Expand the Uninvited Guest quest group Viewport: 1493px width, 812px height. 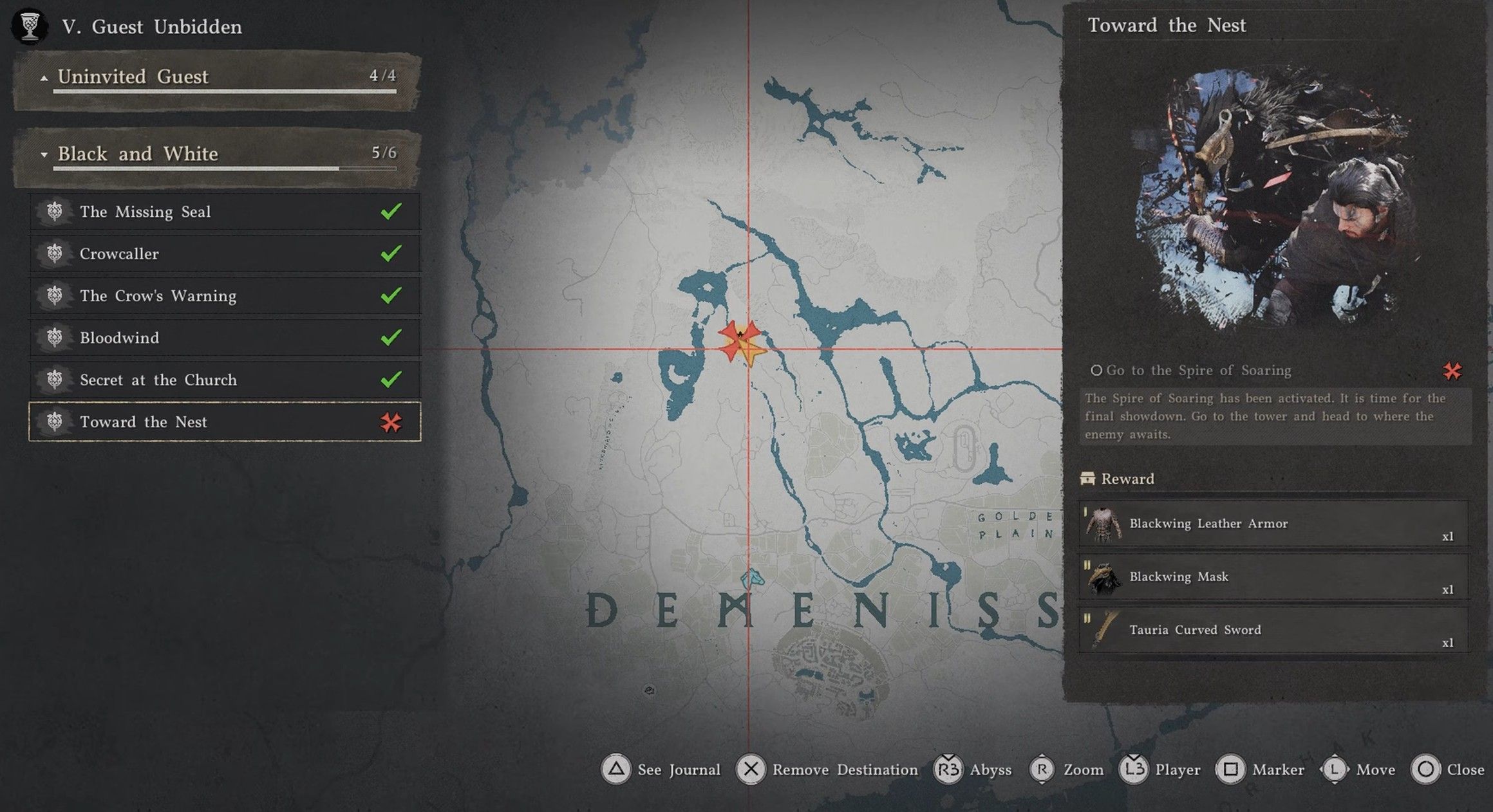point(217,77)
